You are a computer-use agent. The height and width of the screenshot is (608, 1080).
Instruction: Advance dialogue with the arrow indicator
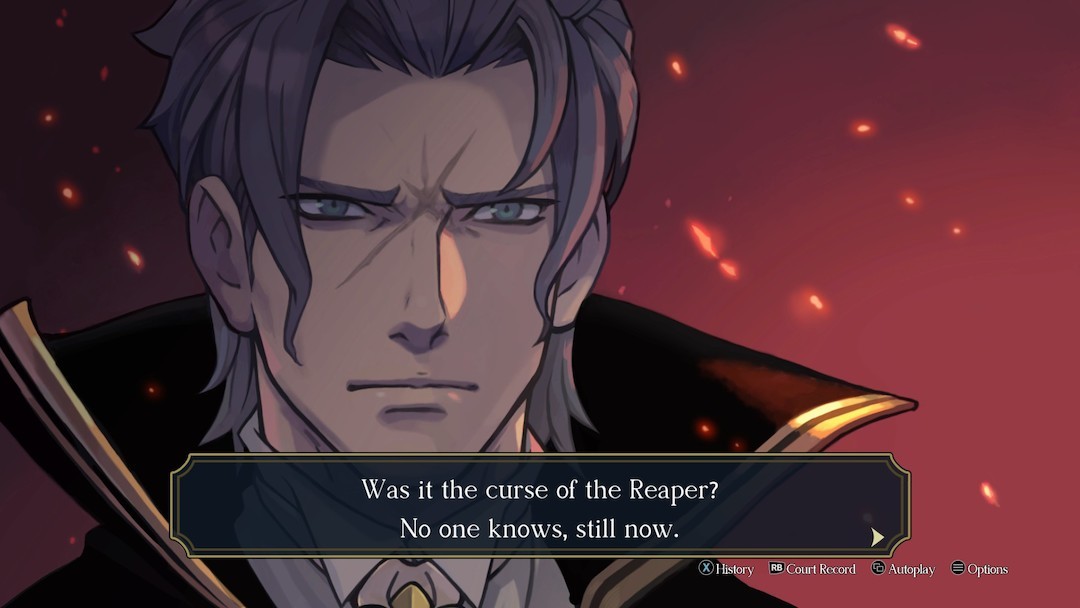pyautogui.click(x=877, y=537)
